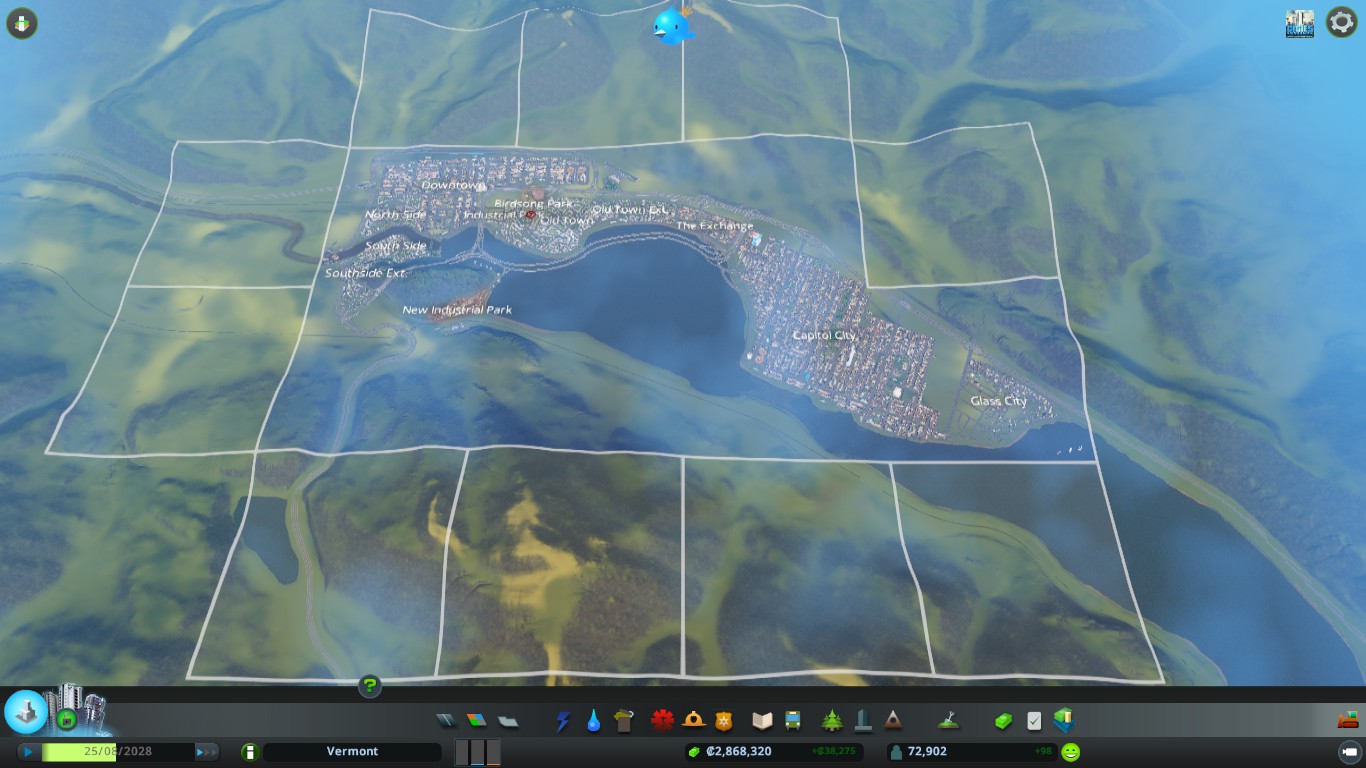Open the Electricity menu
This screenshot has width=1366, height=768.
pyautogui.click(x=565, y=720)
